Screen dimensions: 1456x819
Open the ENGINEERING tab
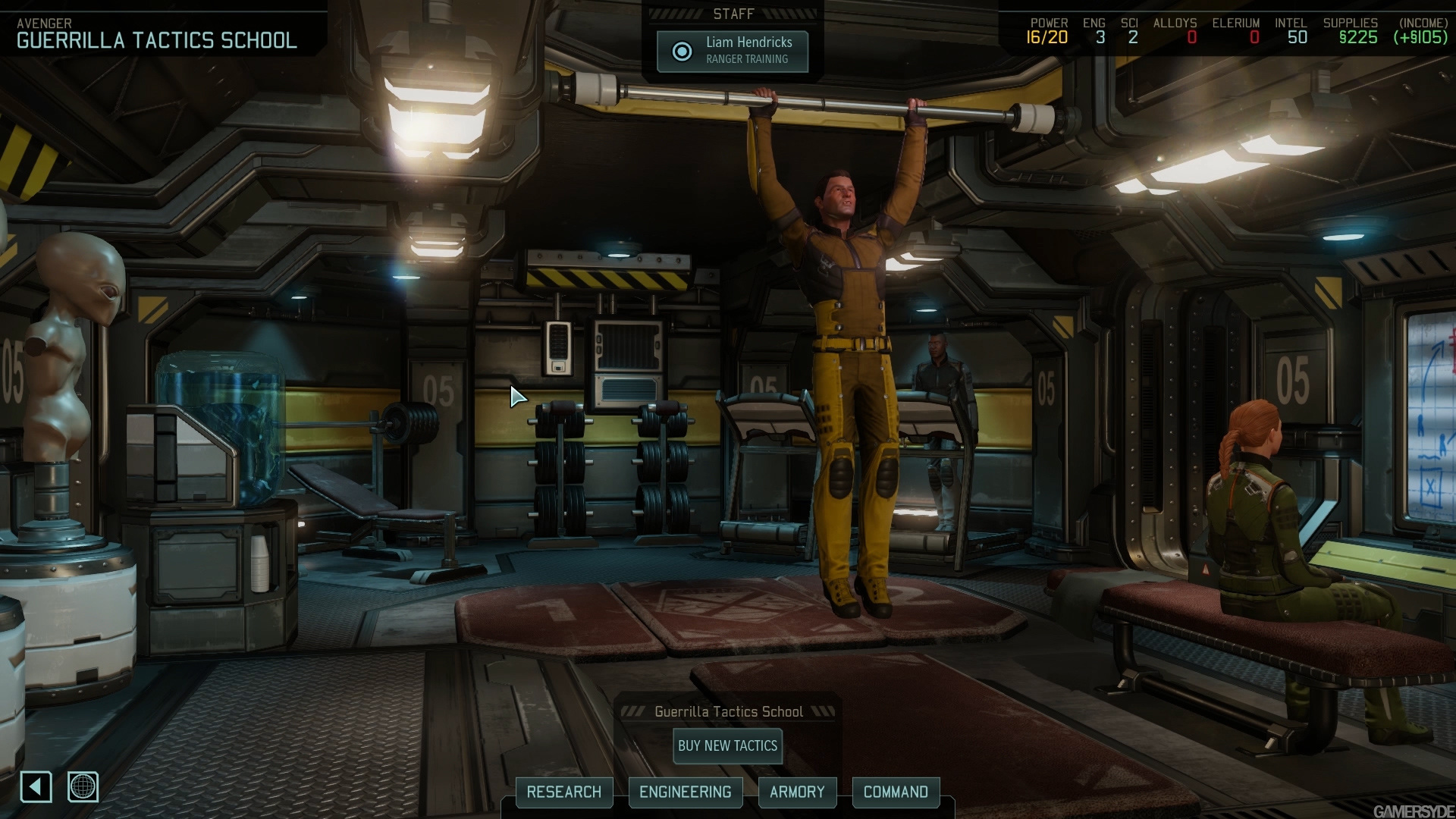(686, 792)
